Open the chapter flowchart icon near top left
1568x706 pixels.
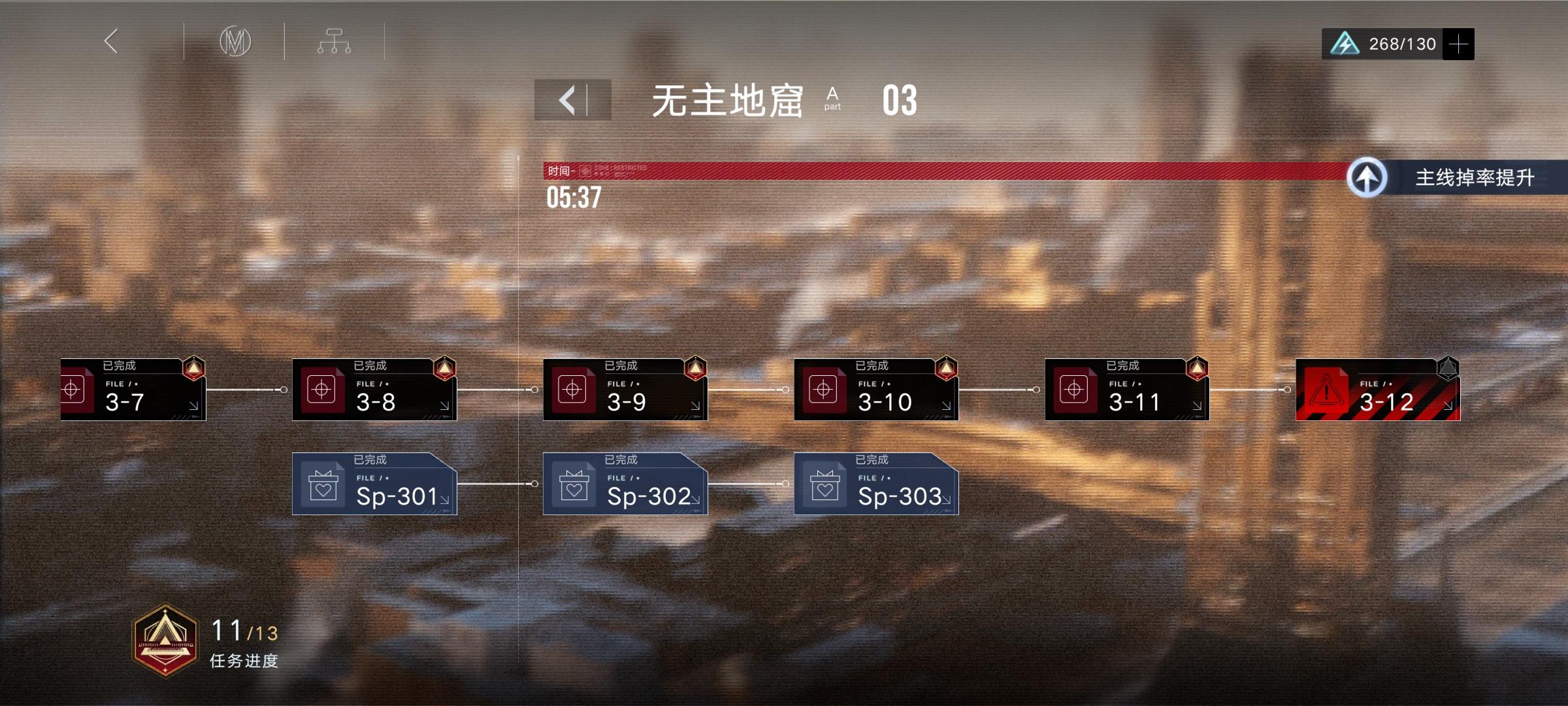(x=335, y=41)
